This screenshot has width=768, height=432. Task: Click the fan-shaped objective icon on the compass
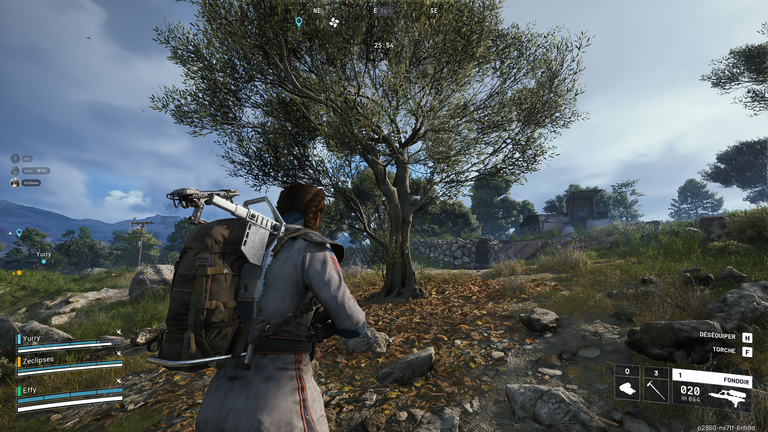point(334,21)
